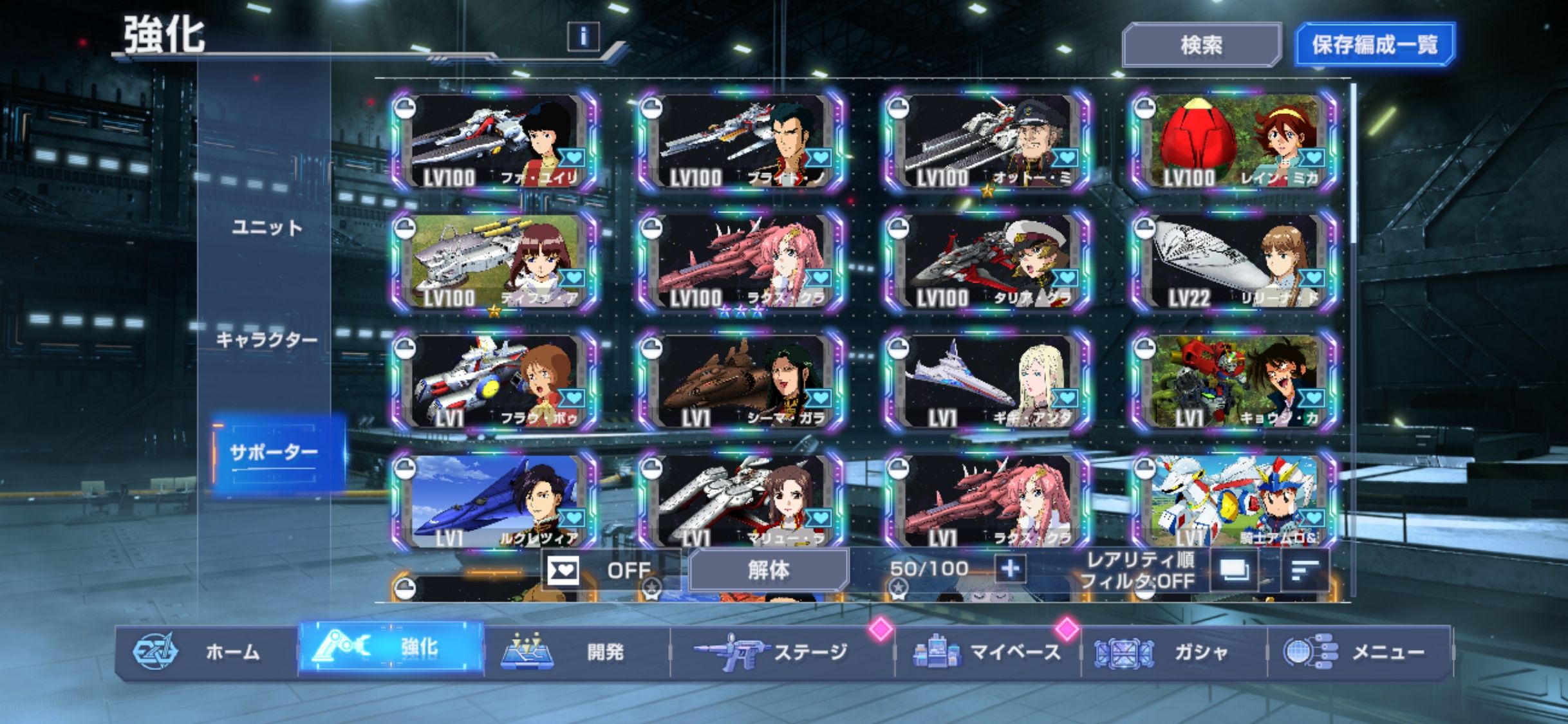1568x724 pixels.
Task: Select the 騎士アムロ SD supporter card
Action: [x=1233, y=501]
